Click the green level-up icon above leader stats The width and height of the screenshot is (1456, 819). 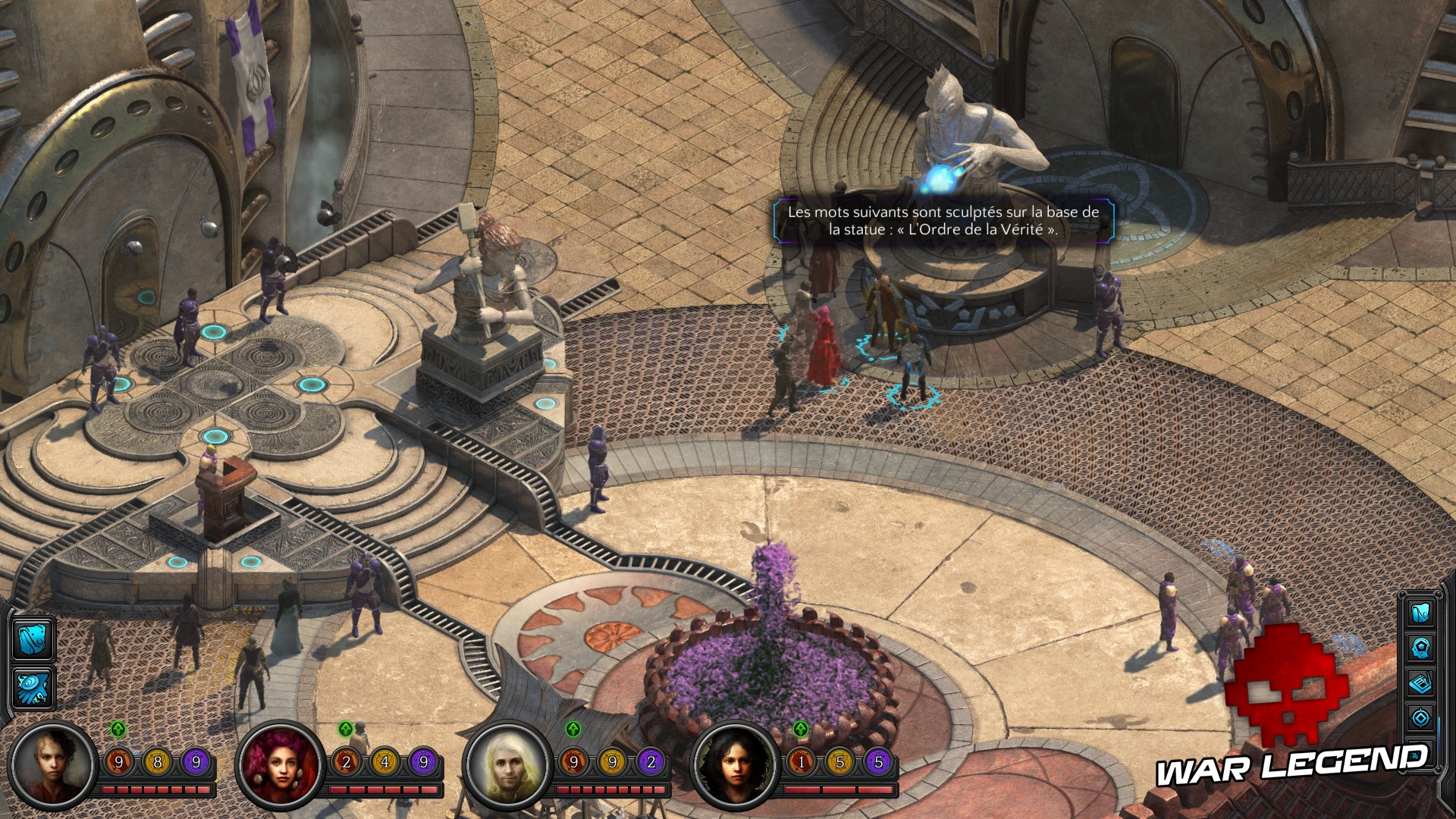118,730
